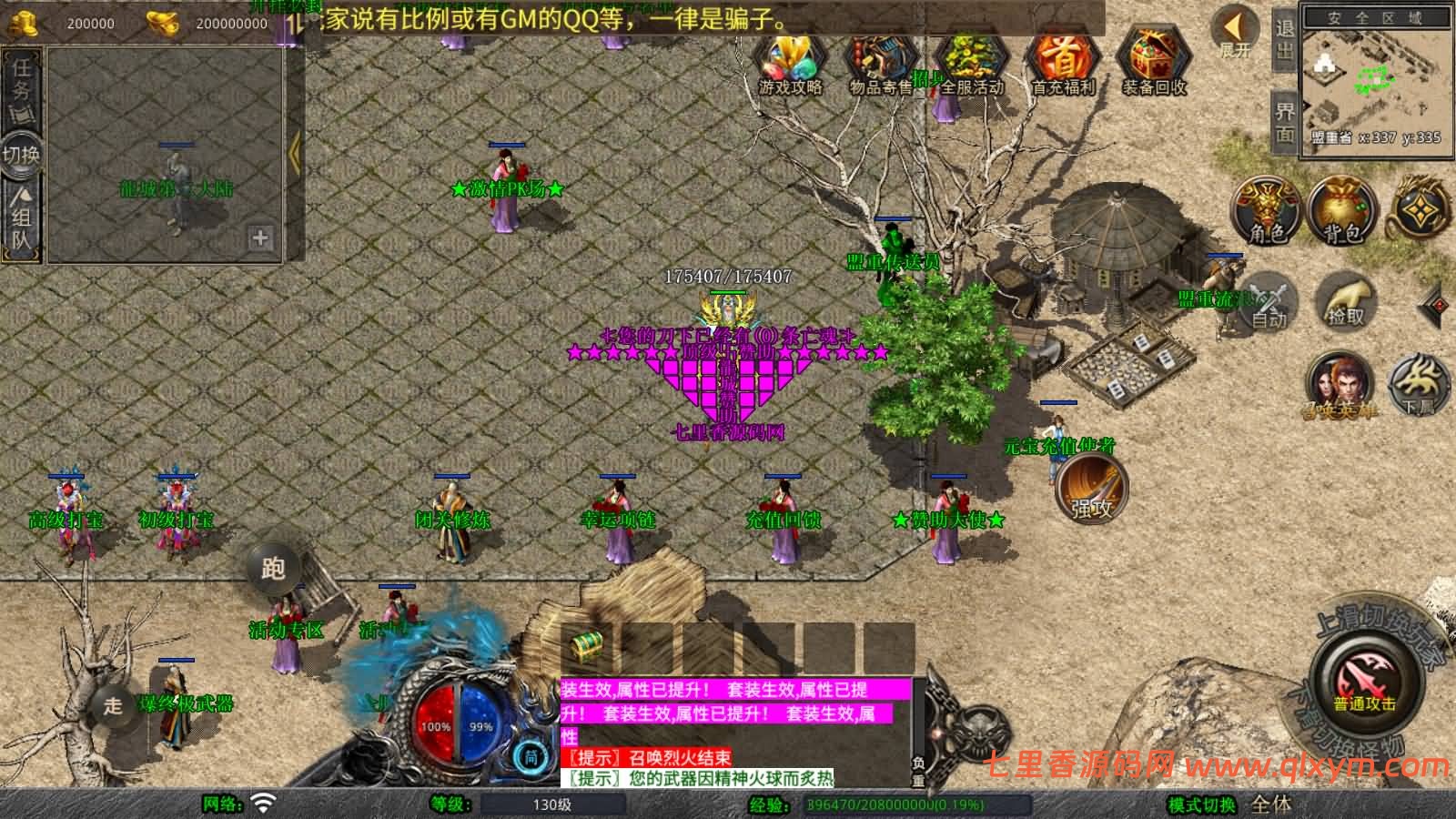Open the 物品寄售 consignment icon
1456x819 pixels.
tap(881, 62)
